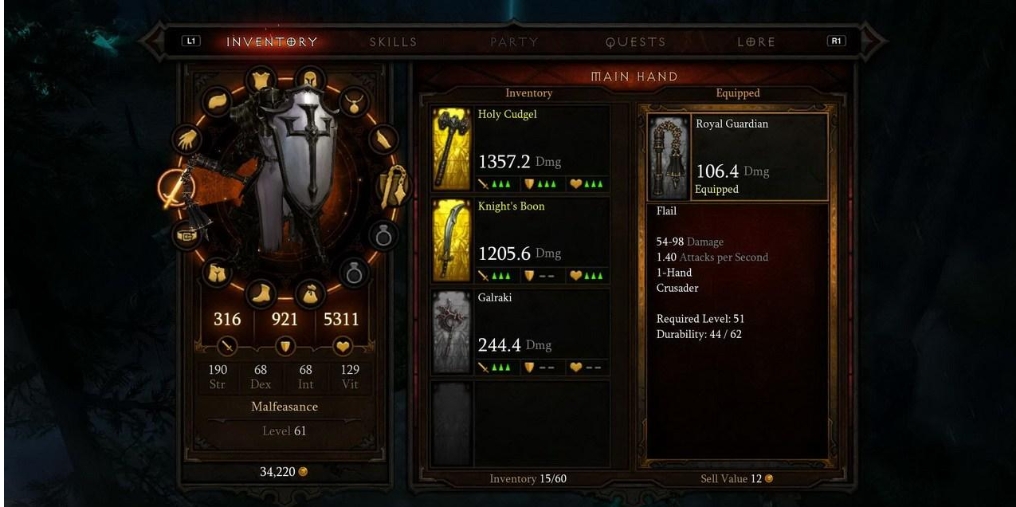
Task: Select the pants equipment slot
Action: (x=217, y=273)
